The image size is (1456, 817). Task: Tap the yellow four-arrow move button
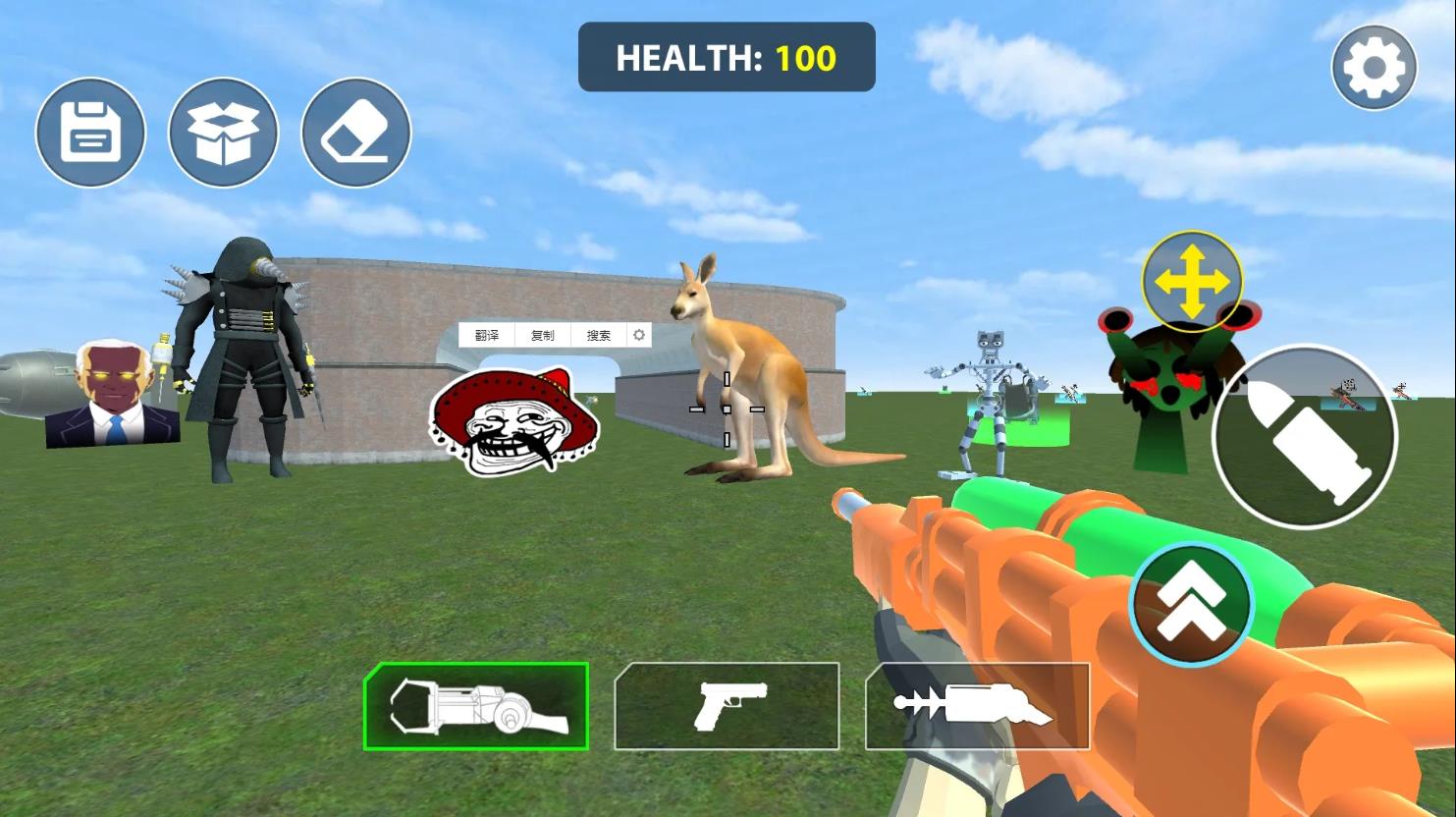click(1191, 282)
